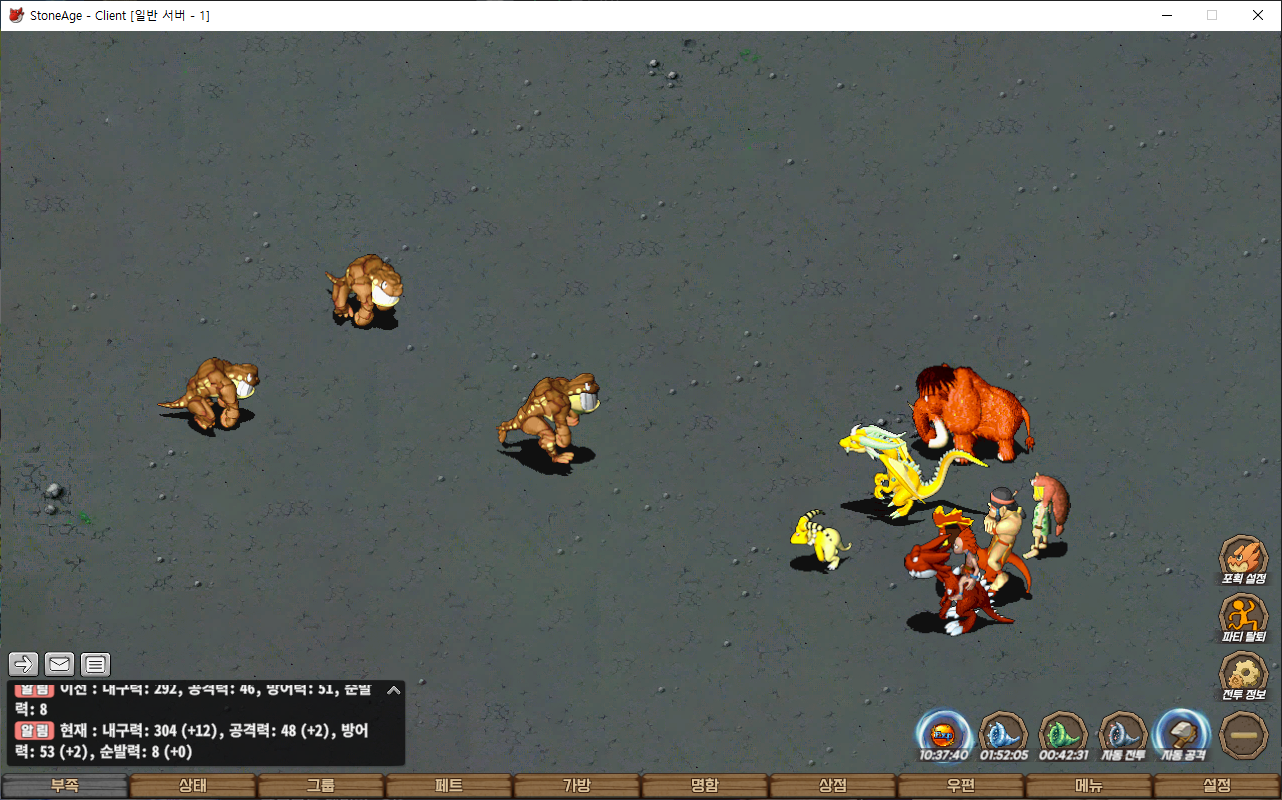This screenshot has height=800, width=1282.
Task: Click the 파티 탈퇴 leave party icon
Action: tap(1244, 615)
